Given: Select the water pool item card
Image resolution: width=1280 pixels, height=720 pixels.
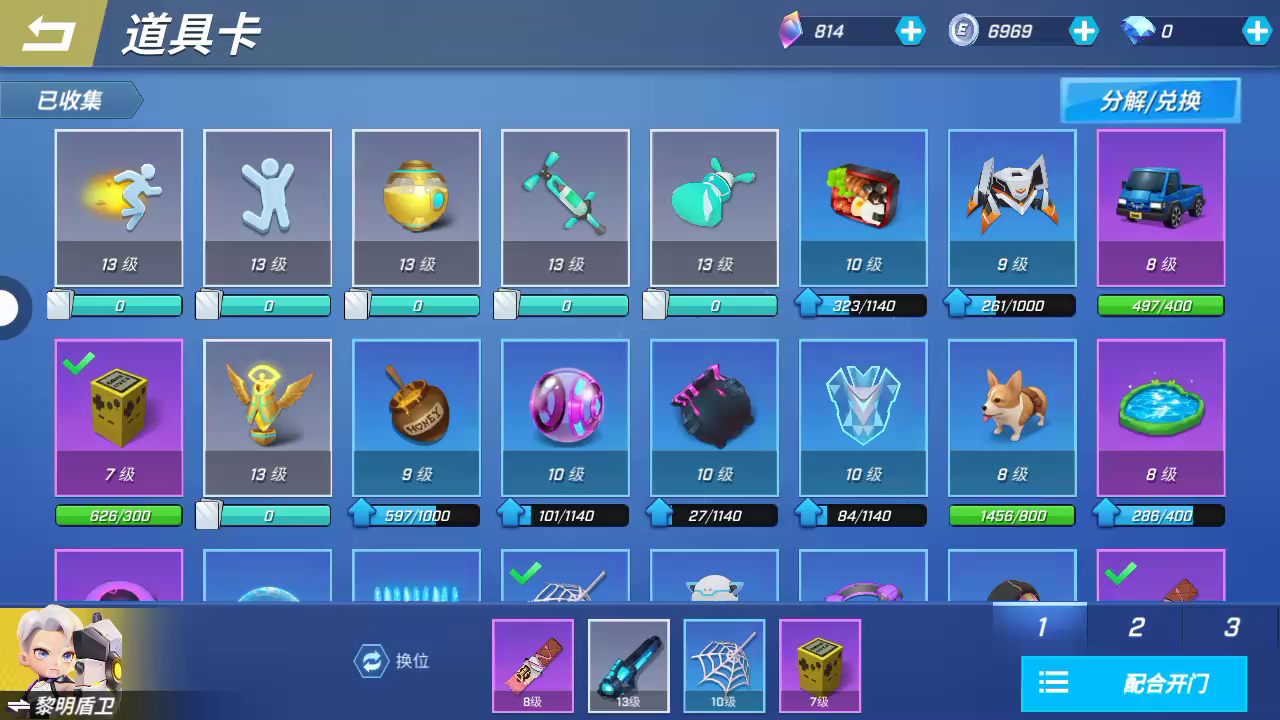Looking at the screenshot, I should click(1160, 417).
